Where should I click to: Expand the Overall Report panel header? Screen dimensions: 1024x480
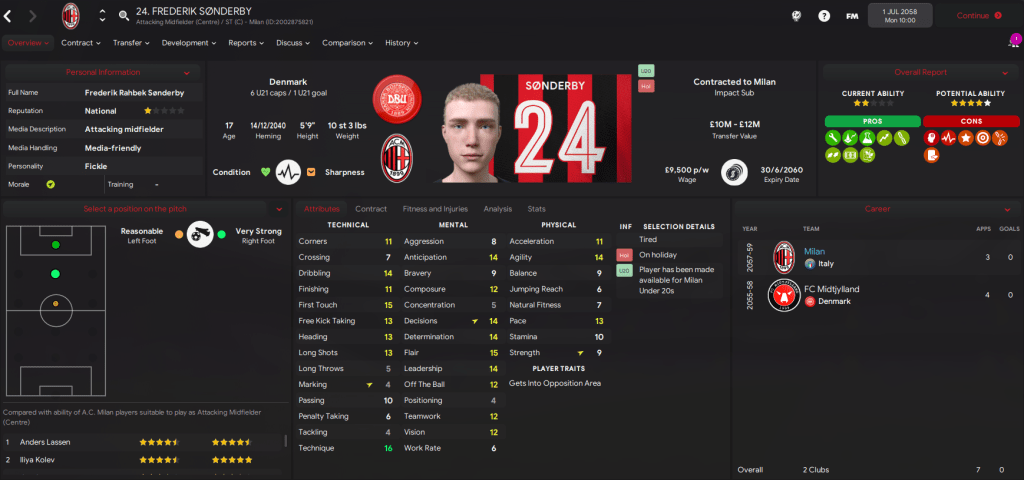(x=920, y=73)
